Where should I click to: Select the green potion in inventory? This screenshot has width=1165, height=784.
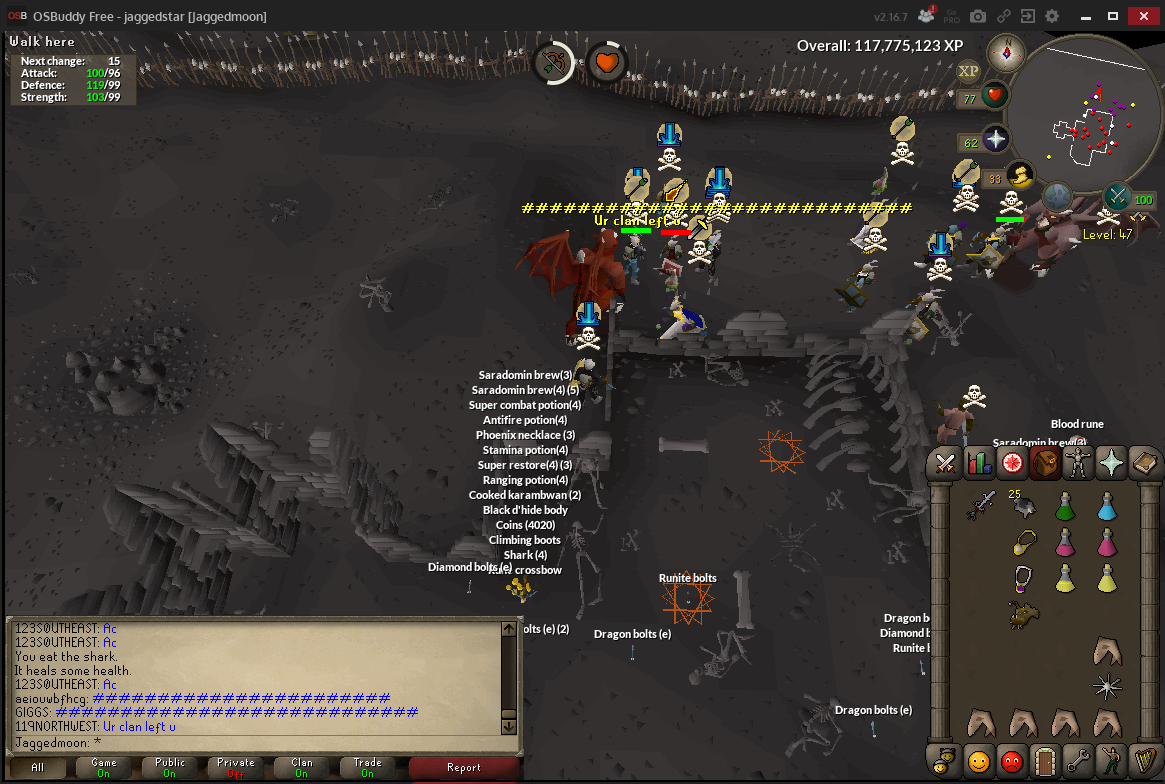[x=1066, y=506]
